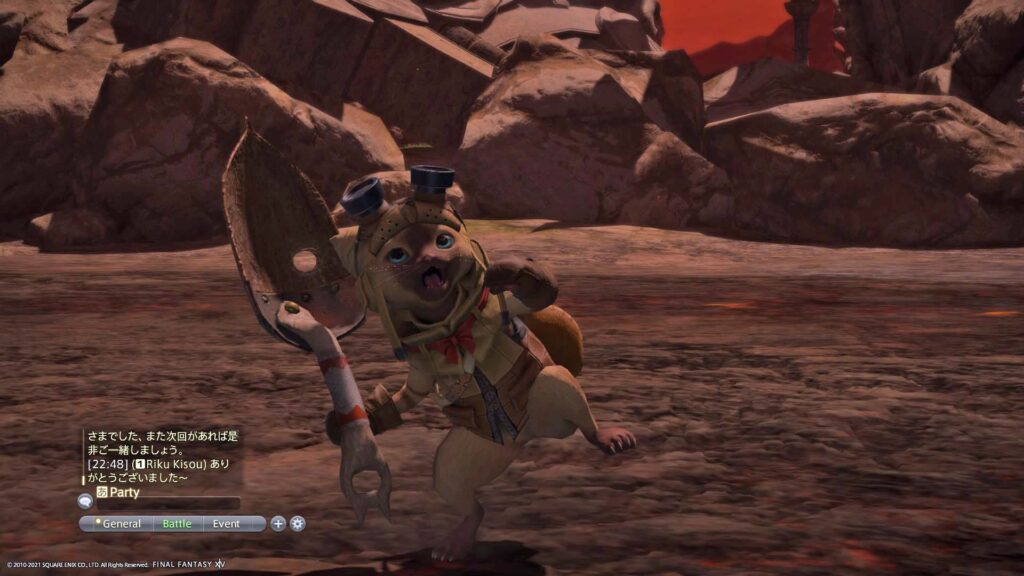Focus the Party chat input field
The image size is (1024, 576).
(x=170, y=503)
